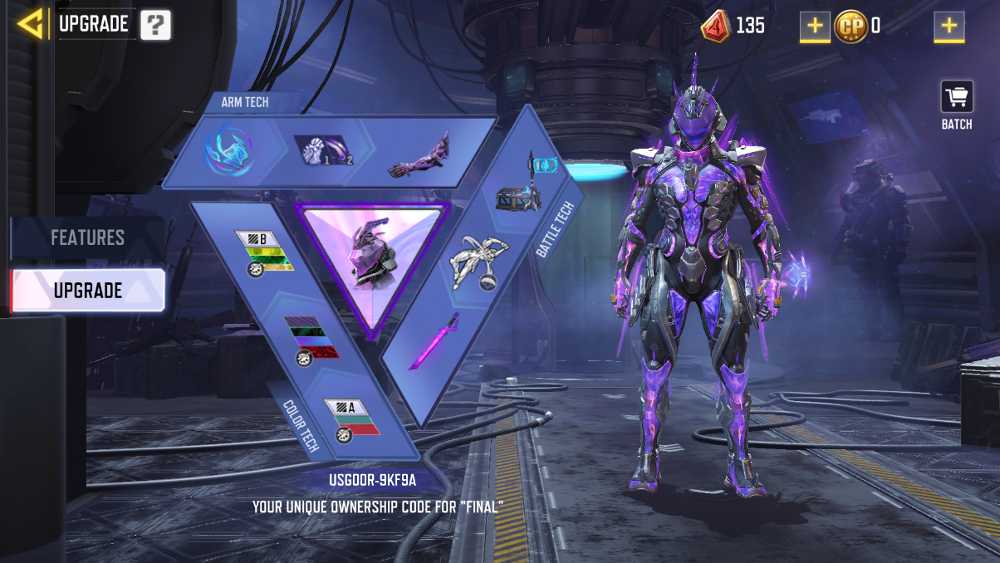Select the Upgrade tab
Image resolution: width=1000 pixels, height=563 pixels.
pyautogui.click(x=88, y=290)
